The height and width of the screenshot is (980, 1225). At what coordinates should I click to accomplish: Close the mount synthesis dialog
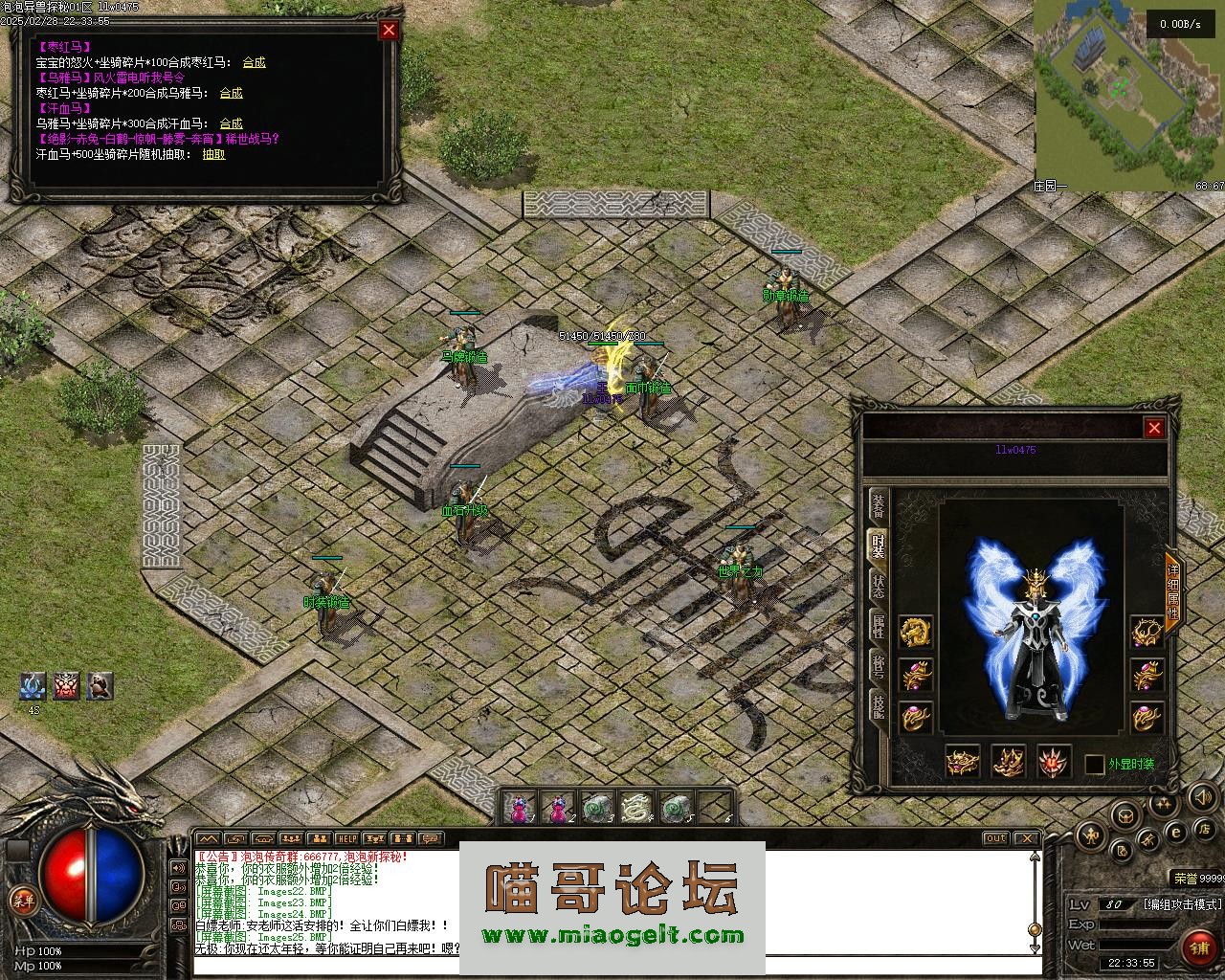(389, 30)
